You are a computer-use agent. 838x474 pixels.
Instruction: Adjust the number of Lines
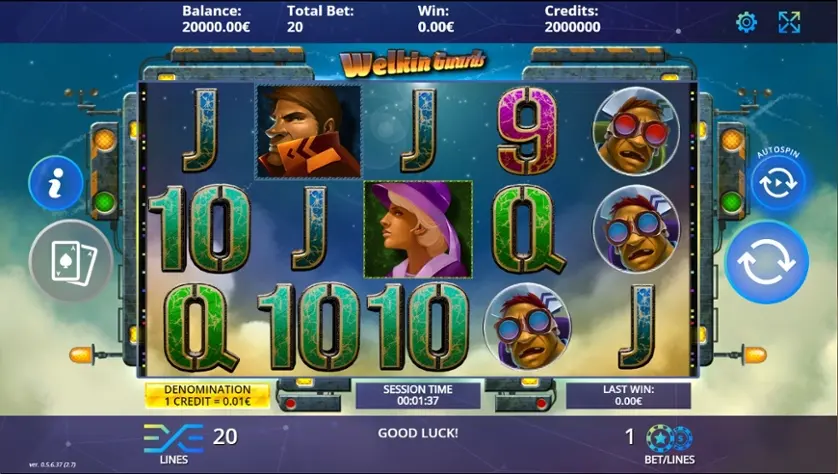pyautogui.click(x=173, y=437)
